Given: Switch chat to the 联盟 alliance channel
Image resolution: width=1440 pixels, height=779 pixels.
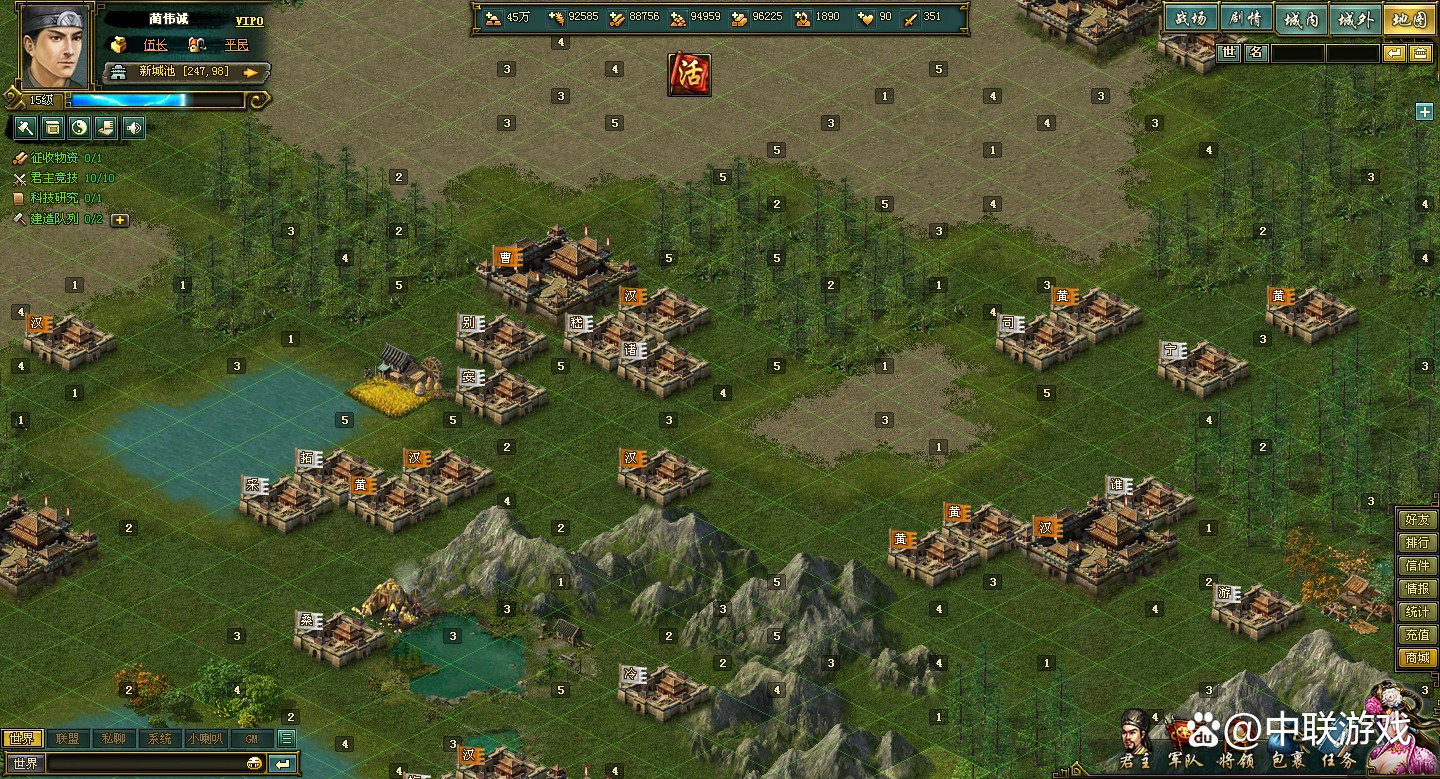Looking at the screenshot, I should tap(67, 739).
